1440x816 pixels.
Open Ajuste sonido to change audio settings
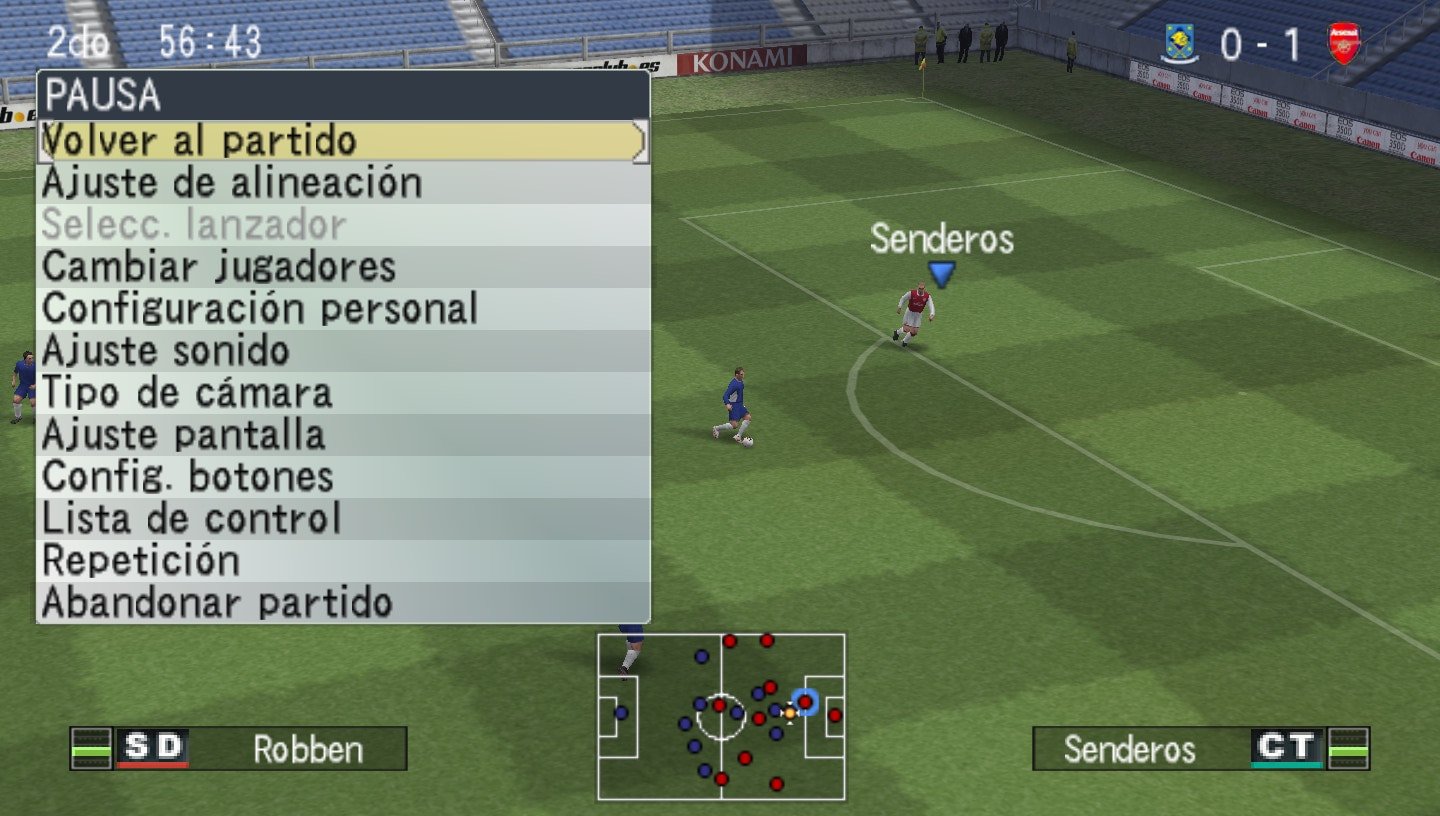coord(163,350)
